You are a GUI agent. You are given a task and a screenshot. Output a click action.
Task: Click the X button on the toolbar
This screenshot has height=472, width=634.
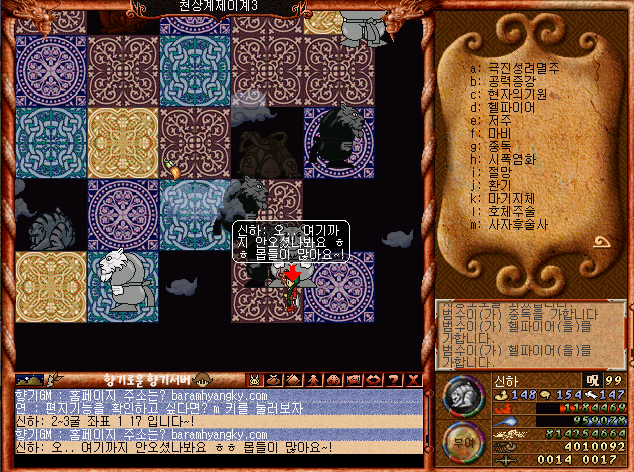click(x=414, y=379)
